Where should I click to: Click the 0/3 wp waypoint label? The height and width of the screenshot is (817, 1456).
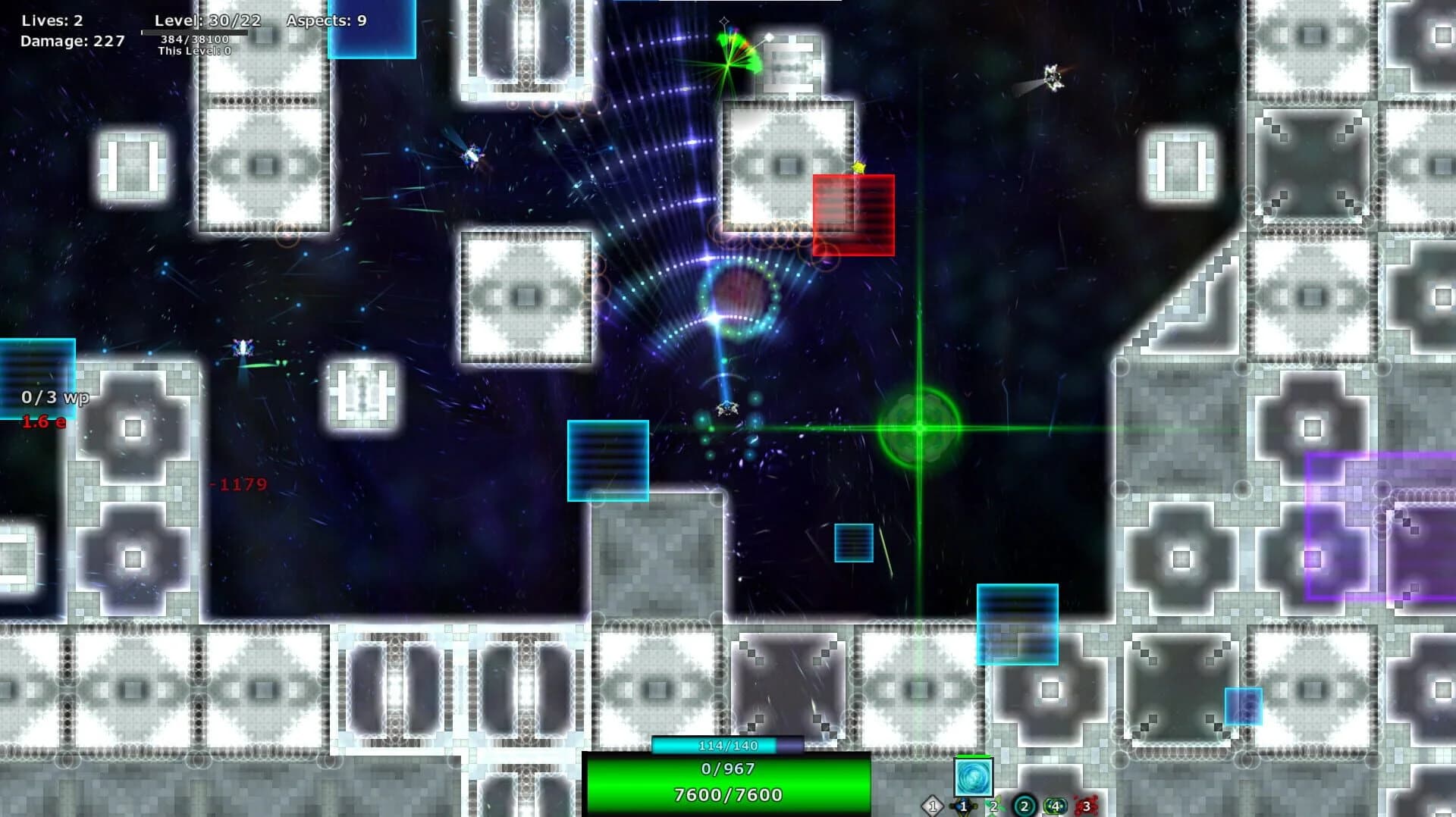pyautogui.click(x=53, y=396)
